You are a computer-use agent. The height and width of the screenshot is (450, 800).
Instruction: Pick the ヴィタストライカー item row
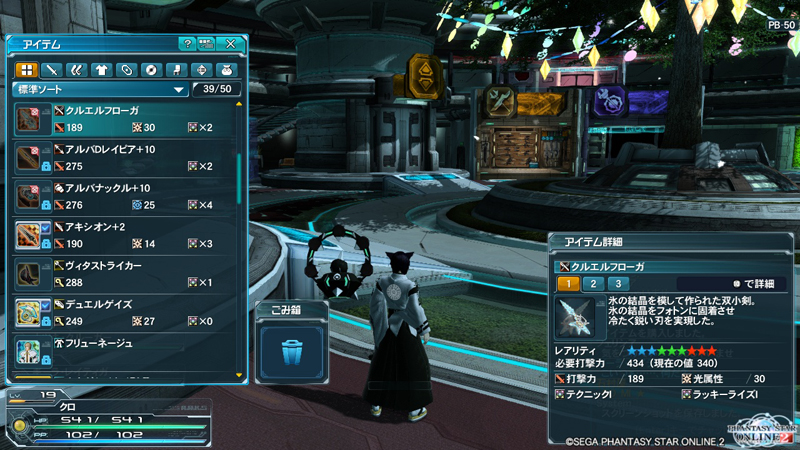click(128, 274)
